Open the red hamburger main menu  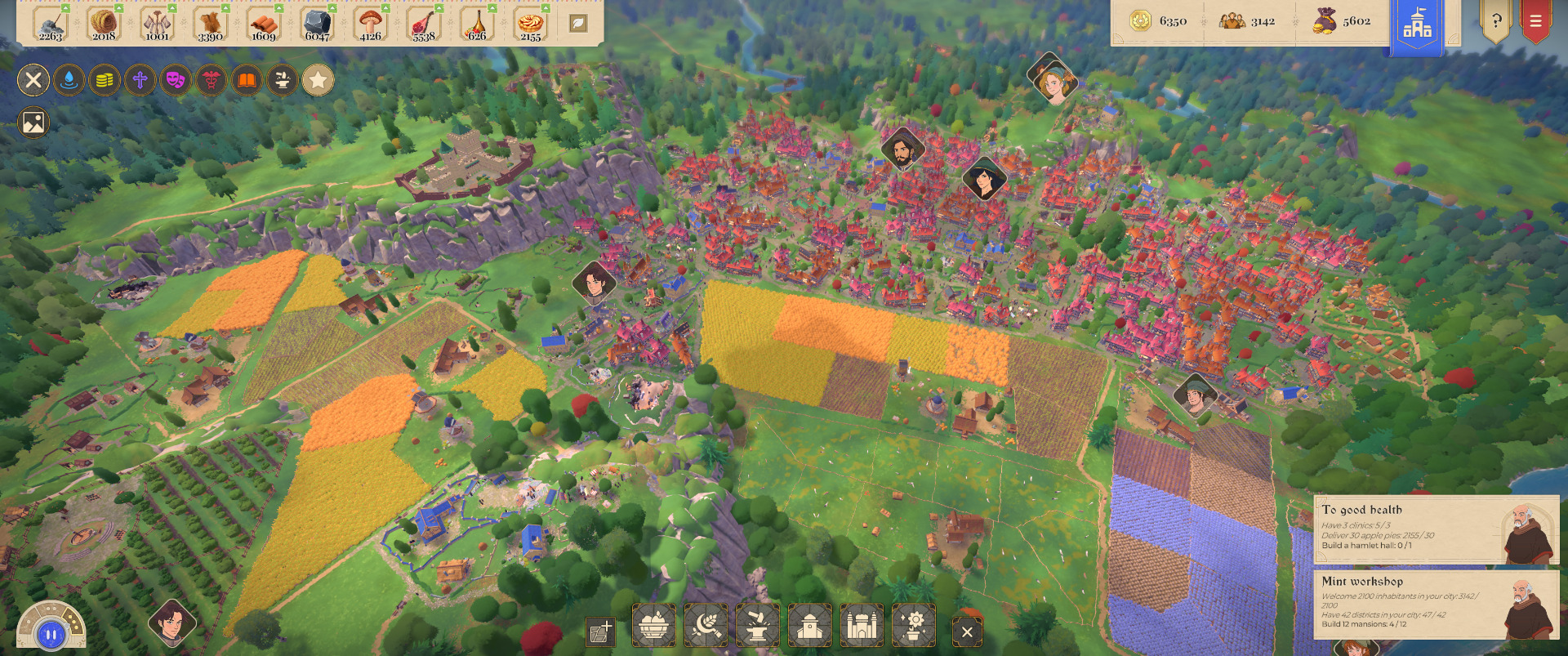(1535, 22)
